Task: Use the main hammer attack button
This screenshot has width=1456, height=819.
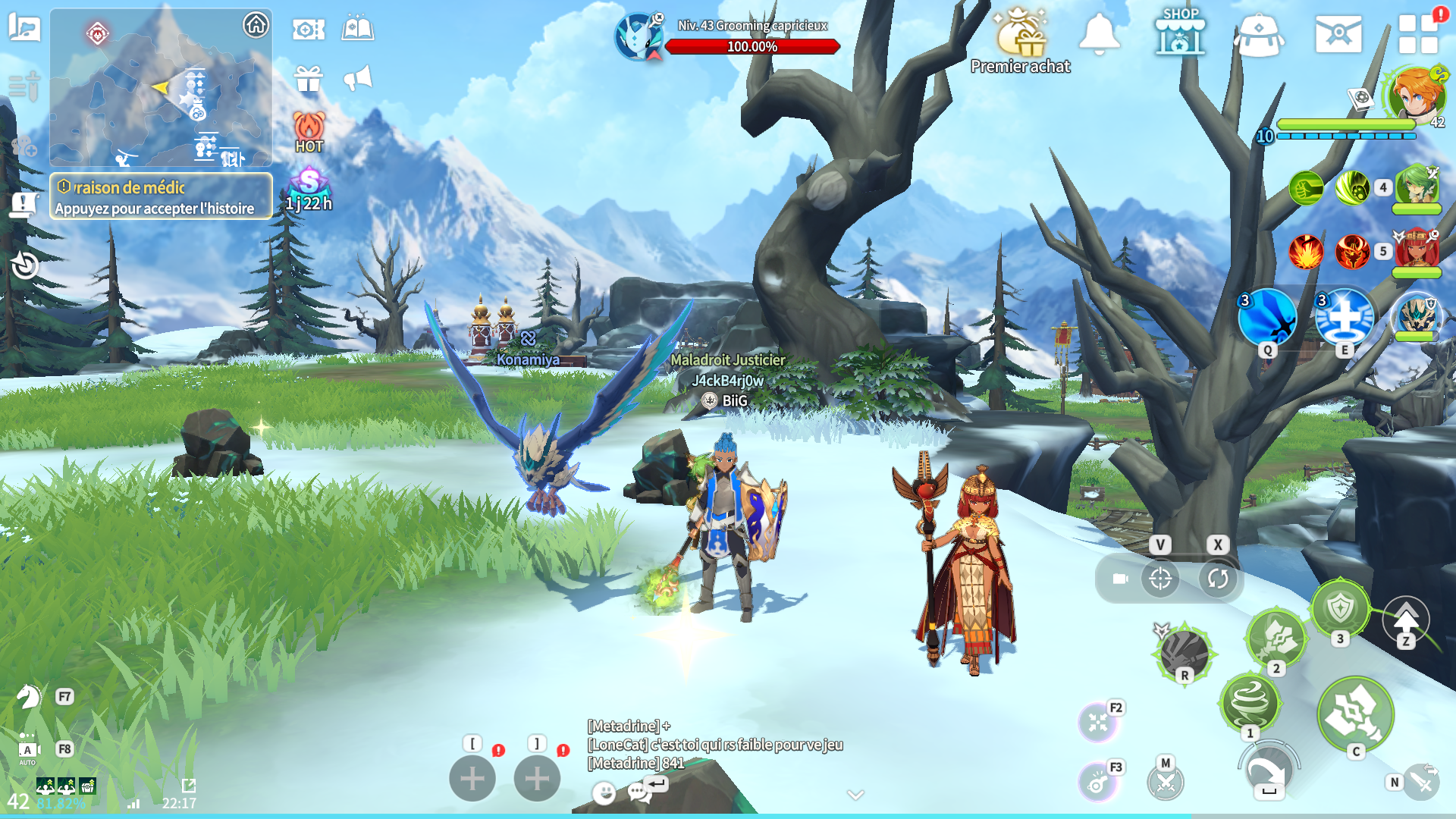Action: (x=1355, y=714)
